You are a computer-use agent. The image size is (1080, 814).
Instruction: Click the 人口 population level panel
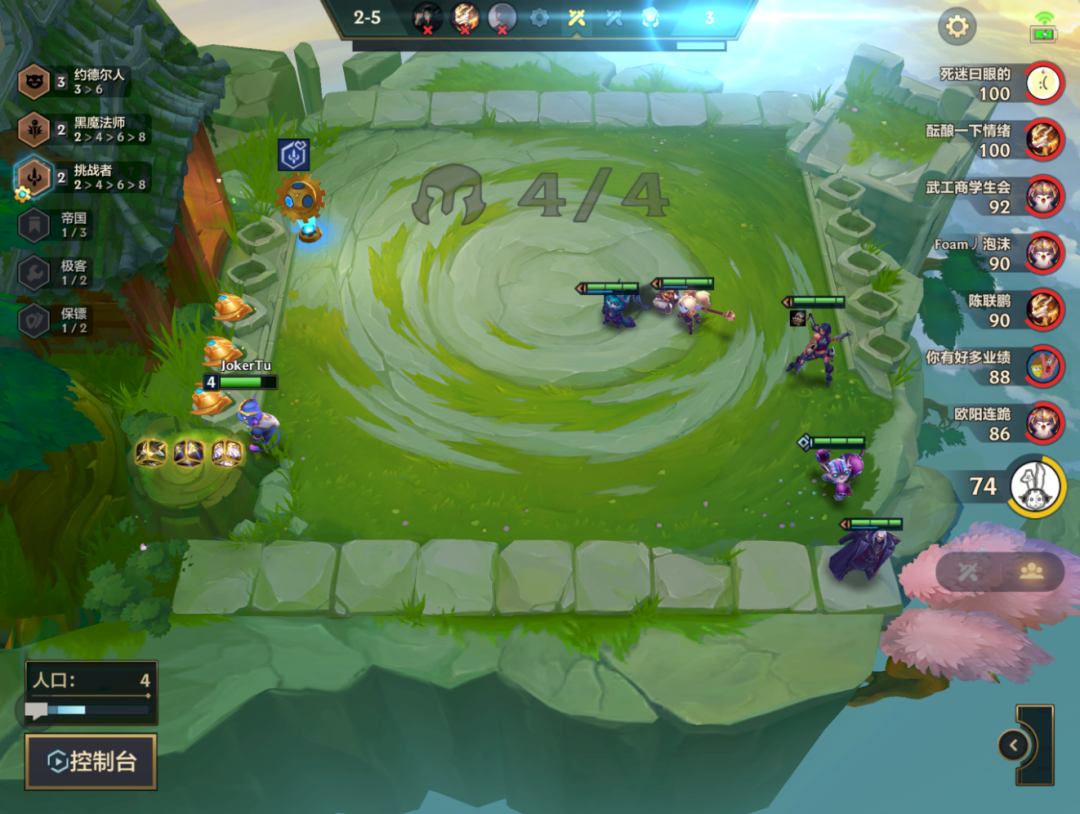[x=91, y=692]
